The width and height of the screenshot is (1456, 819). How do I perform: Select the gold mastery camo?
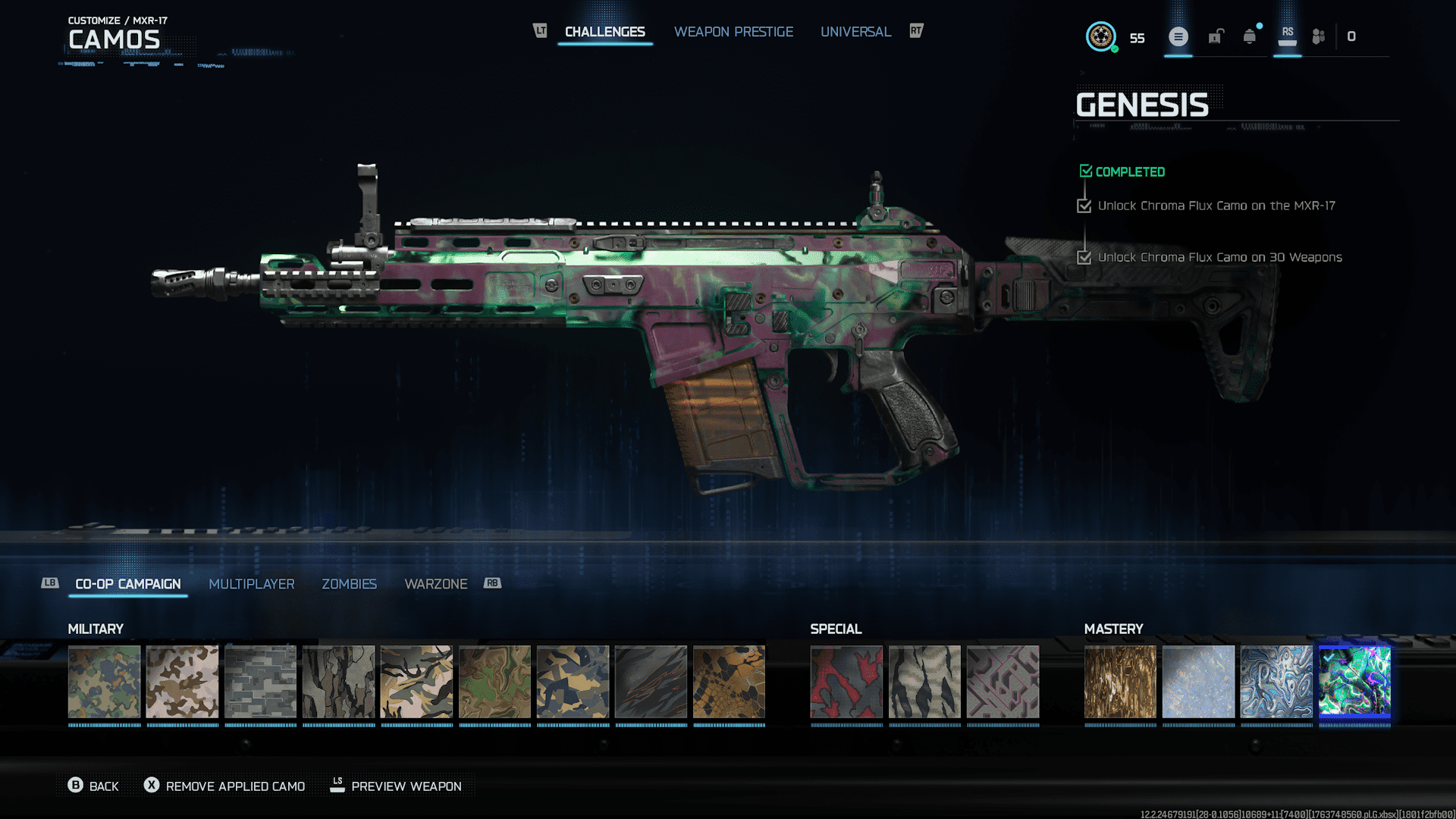[x=1120, y=682]
